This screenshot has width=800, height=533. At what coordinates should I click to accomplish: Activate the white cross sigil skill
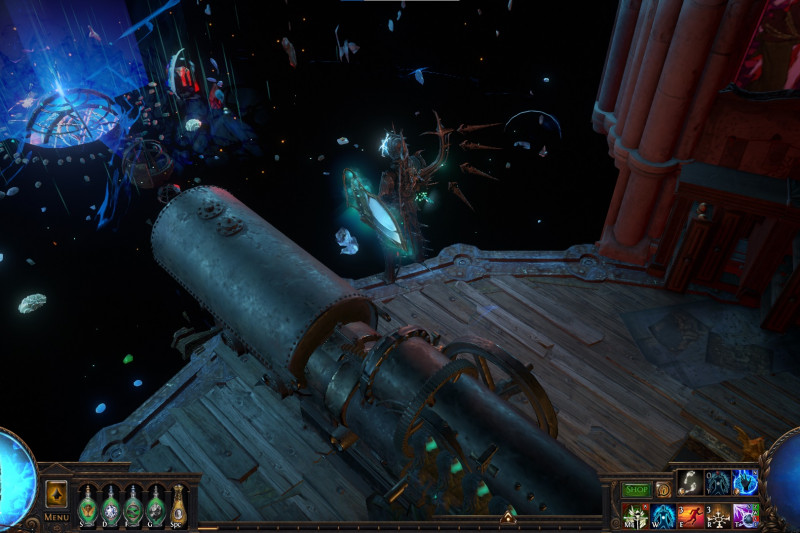click(x=718, y=515)
